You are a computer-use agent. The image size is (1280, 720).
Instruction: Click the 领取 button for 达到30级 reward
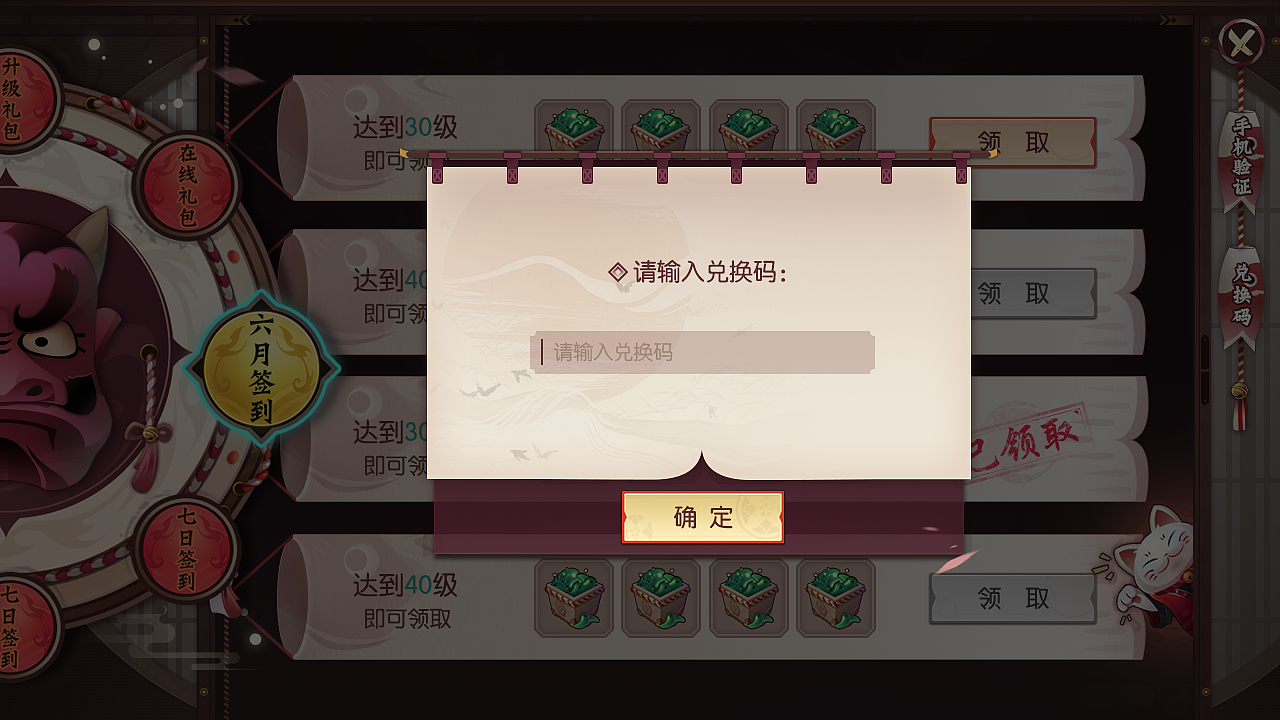[x=1012, y=143]
